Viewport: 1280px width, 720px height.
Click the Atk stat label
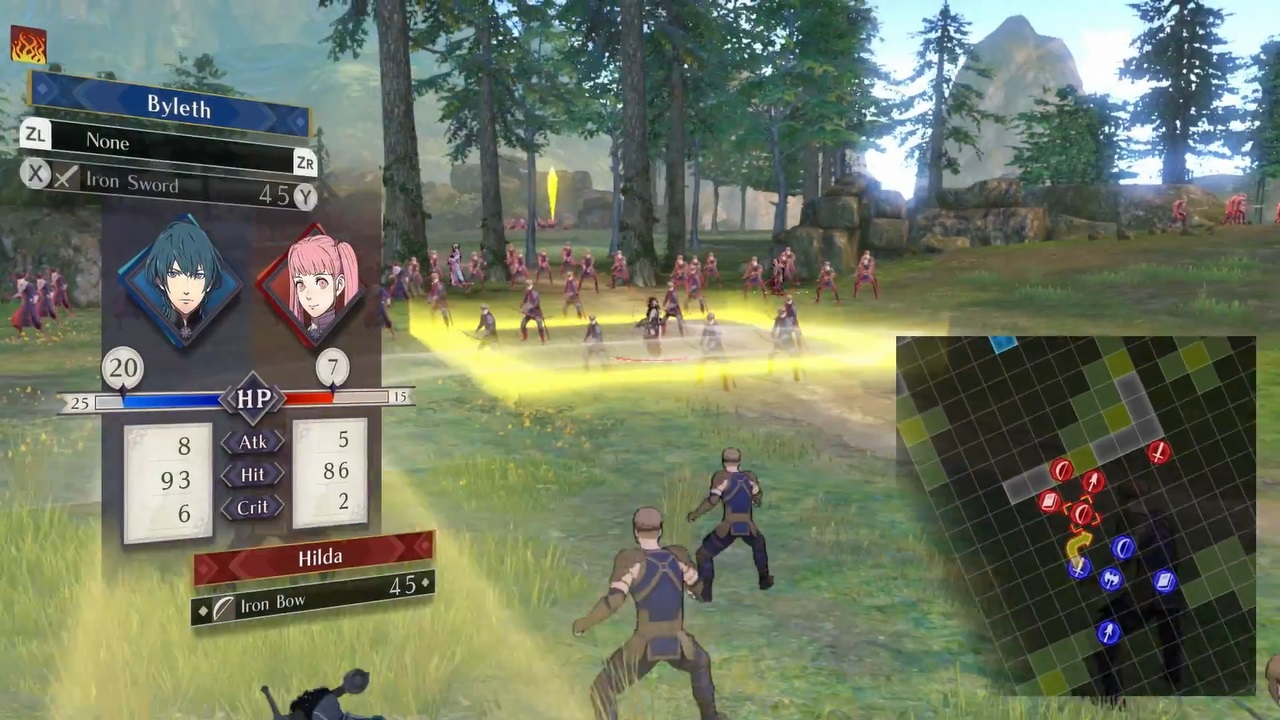(252, 442)
